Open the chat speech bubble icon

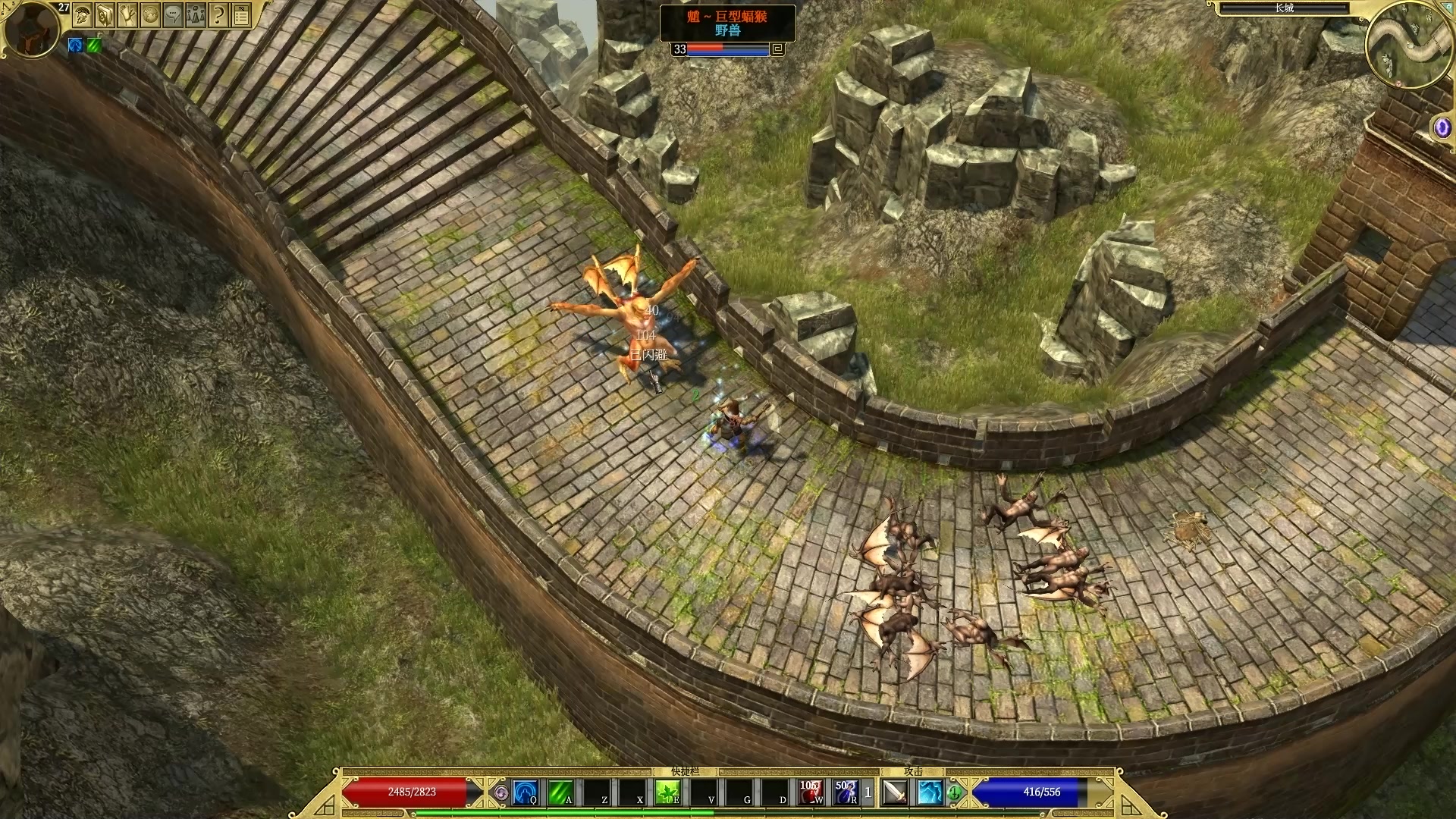174,14
